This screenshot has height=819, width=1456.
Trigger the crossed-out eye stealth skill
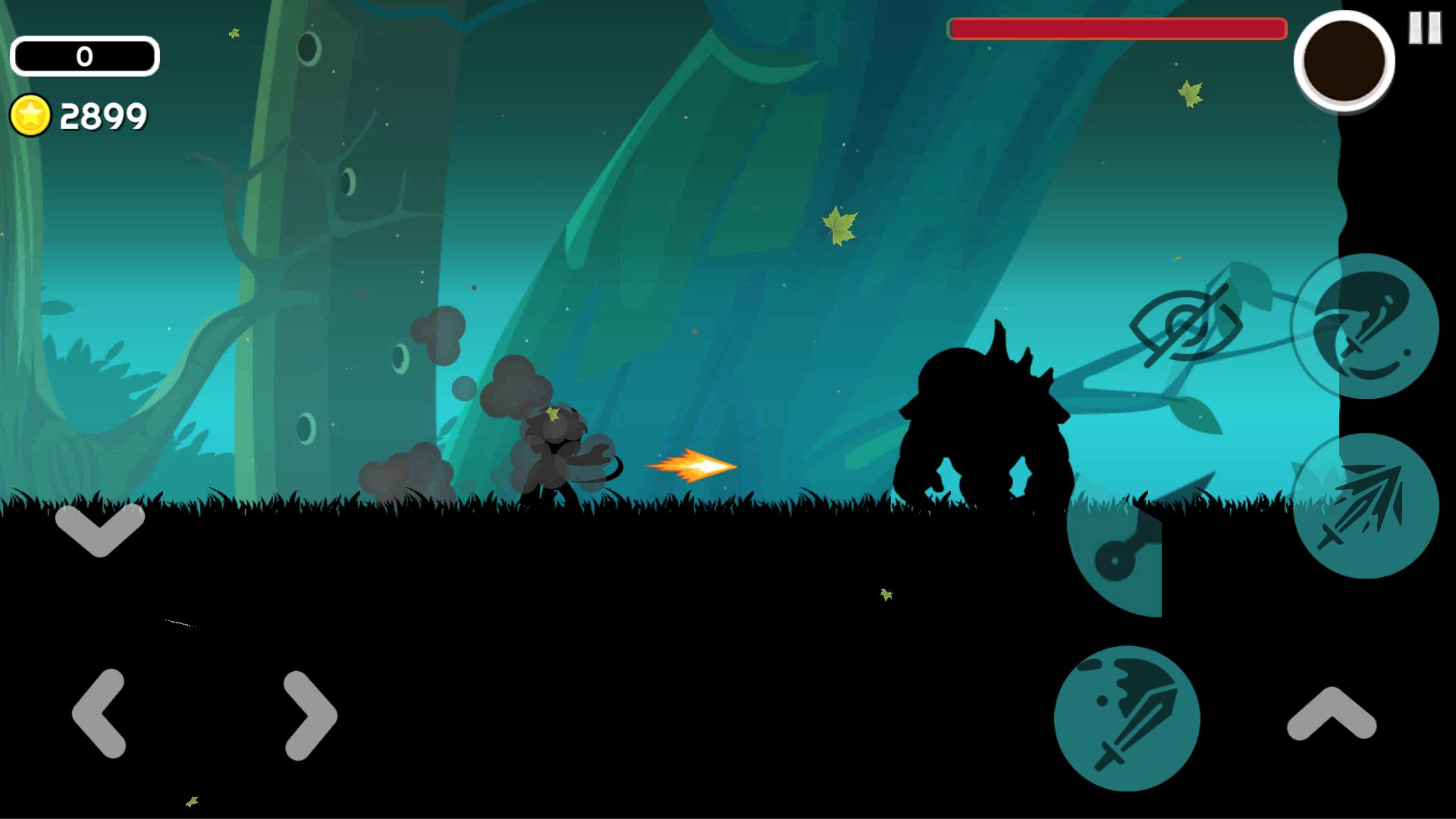(1185, 326)
